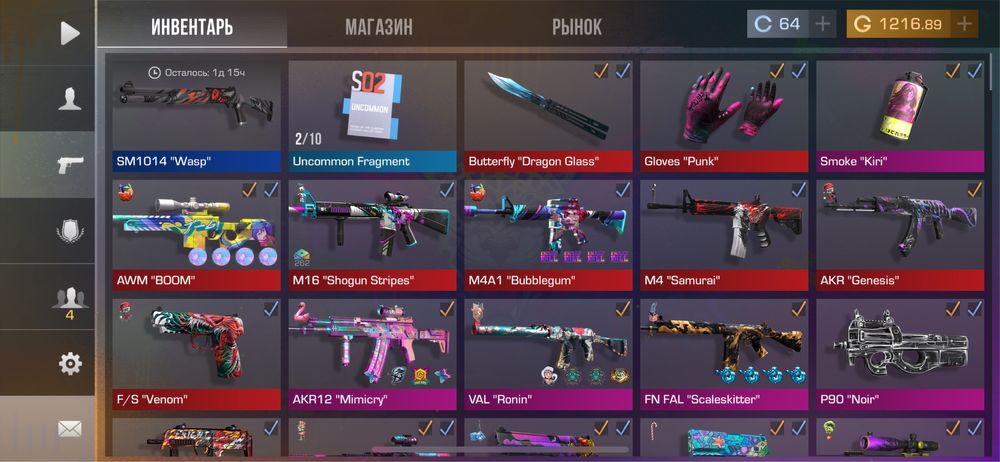
Task: Open the Рынок tab
Action: pyautogui.click(x=577, y=26)
